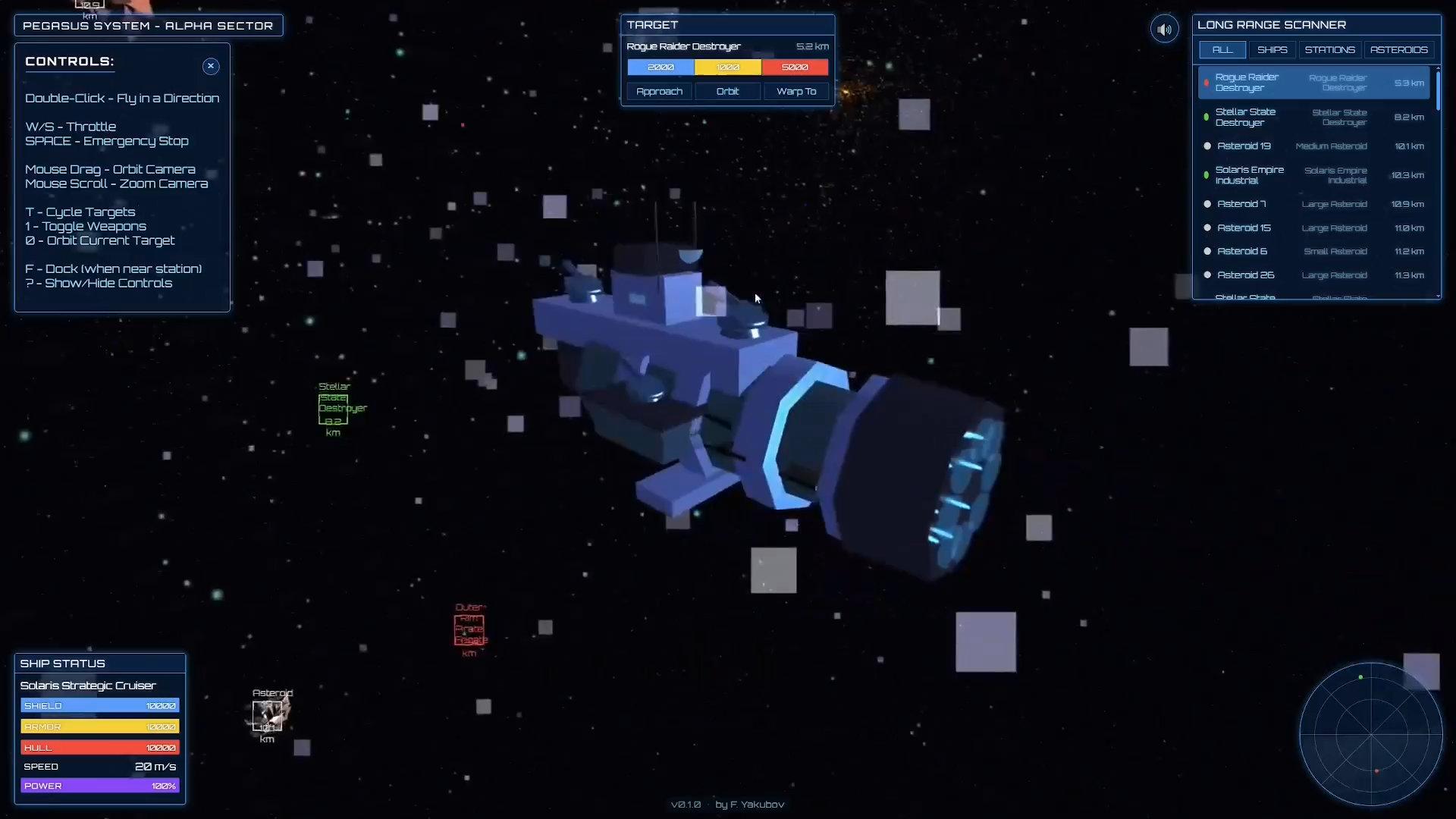Approach the targeted Rogue Raider Destroyer

click(x=659, y=91)
